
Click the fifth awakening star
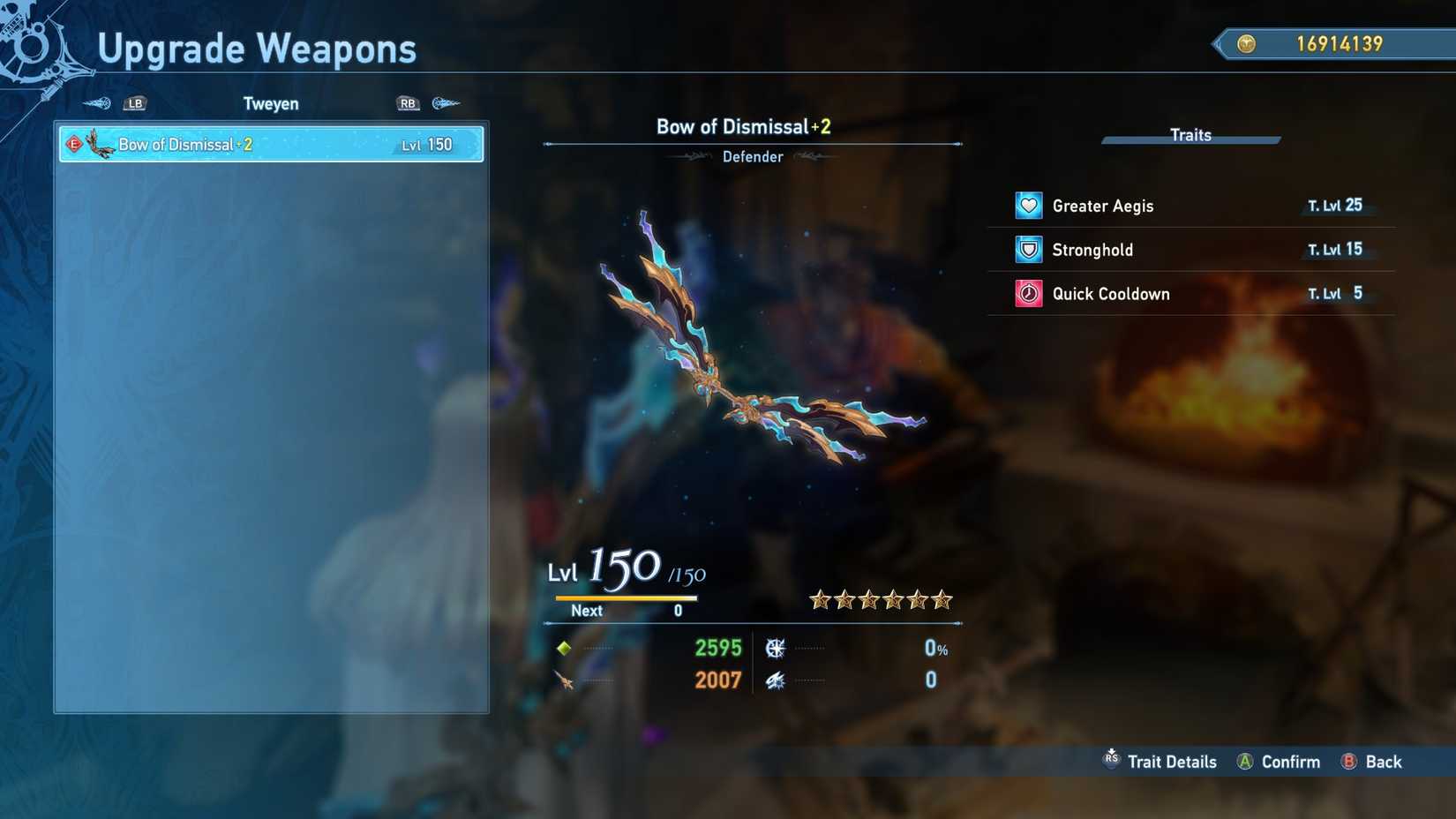(x=917, y=600)
